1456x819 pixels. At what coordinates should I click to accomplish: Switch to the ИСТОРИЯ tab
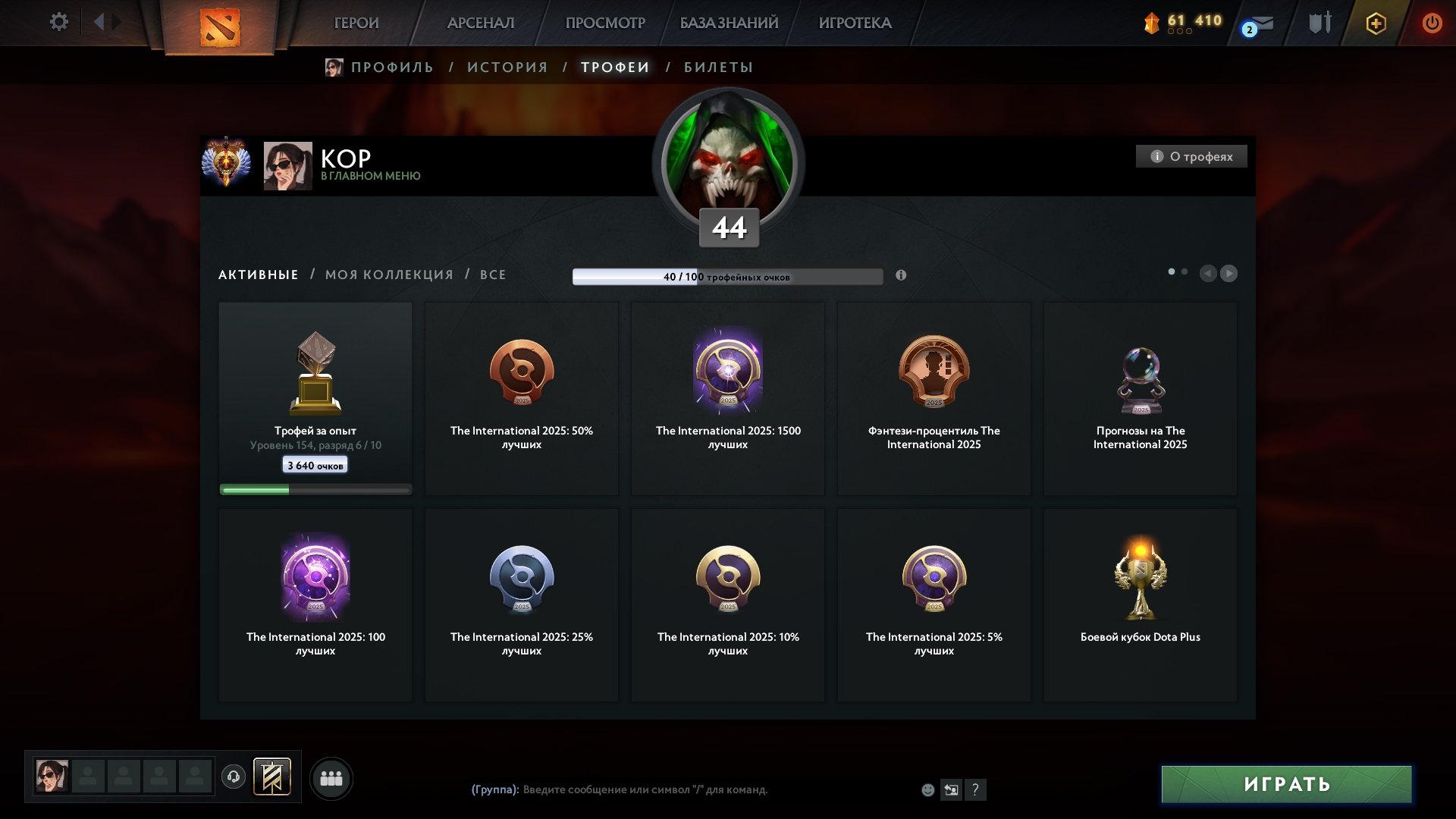point(507,67)
